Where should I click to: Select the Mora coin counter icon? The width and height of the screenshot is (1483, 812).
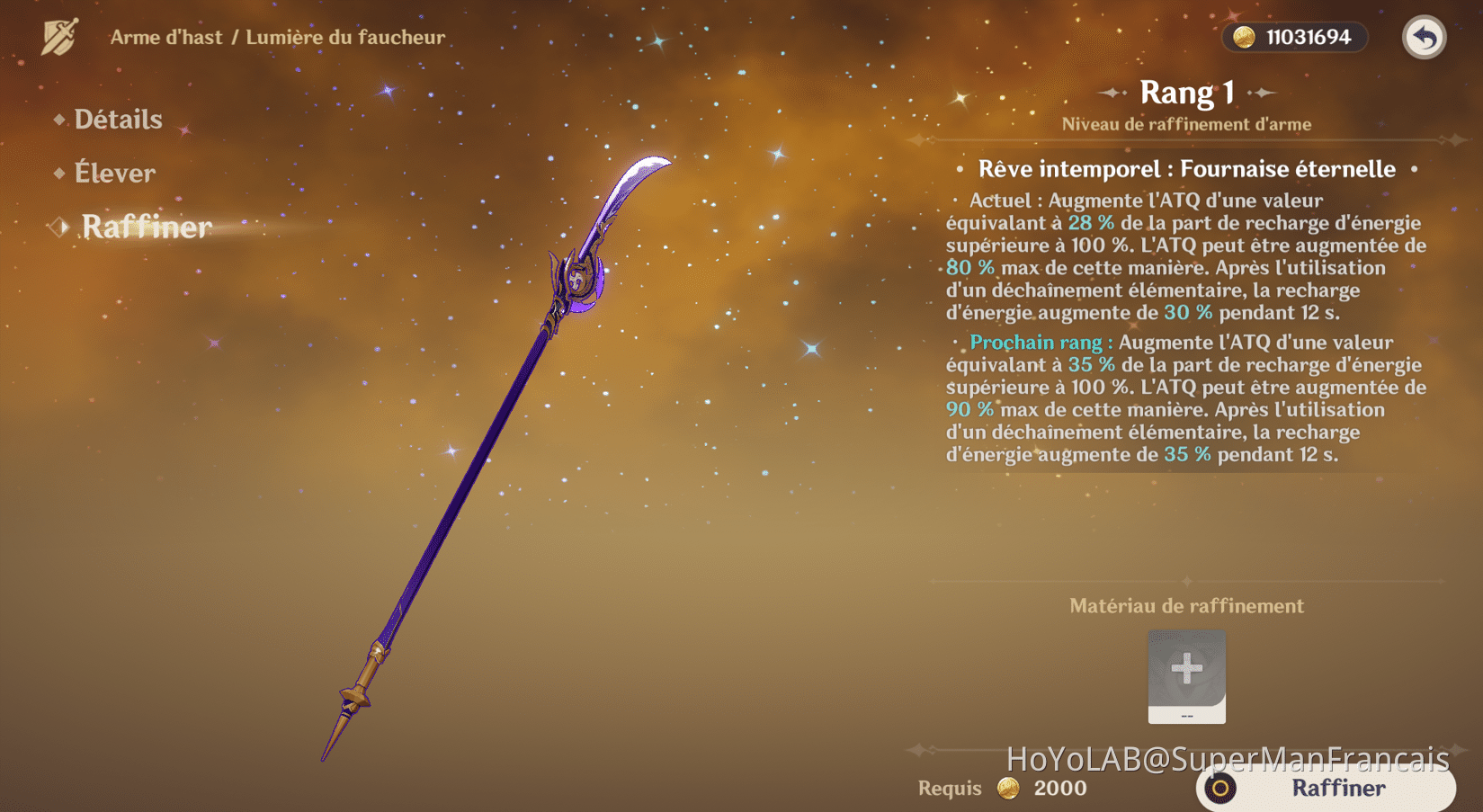[x=1245, y=37]
